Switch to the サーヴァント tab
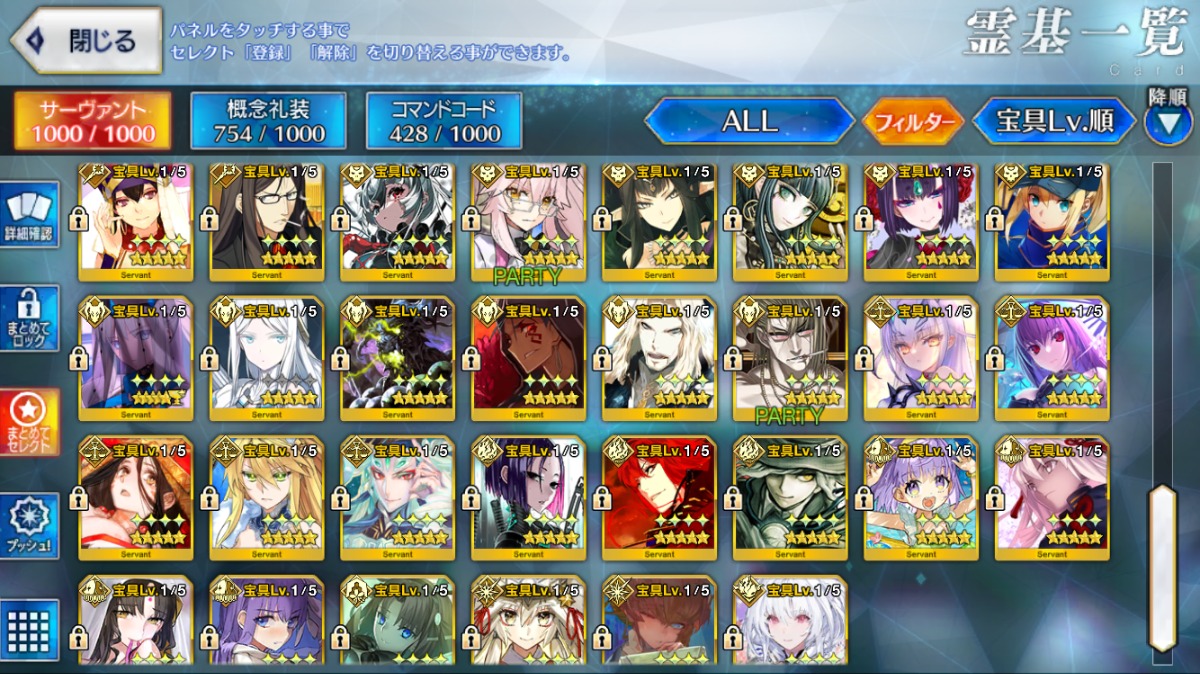Viewport: 1200px width, 674px height. pyautogui.click(x=92, y=121)
